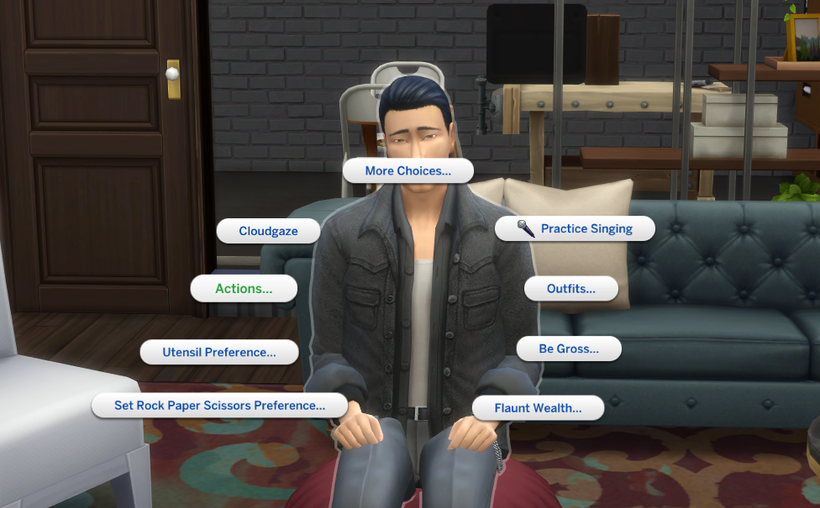Screen dimensions: 820x508
Task: Choose Set Rock Paper Scissors Preference
Action: coord(220,406)
